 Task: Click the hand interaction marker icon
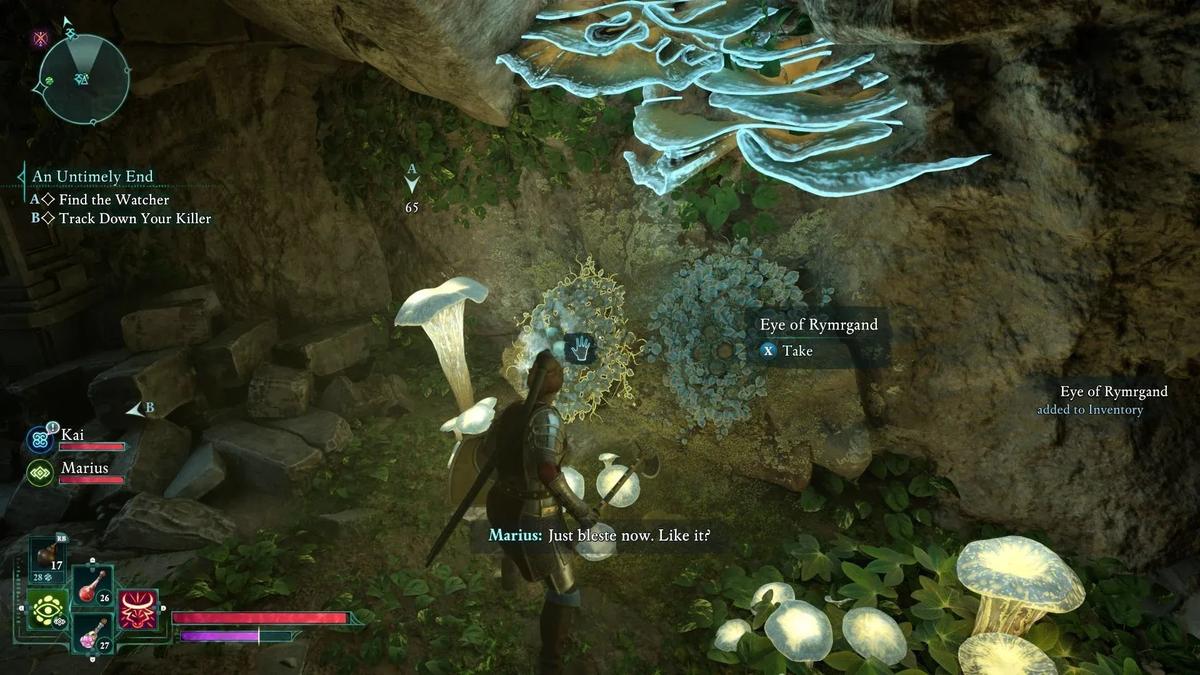point(582,348)
